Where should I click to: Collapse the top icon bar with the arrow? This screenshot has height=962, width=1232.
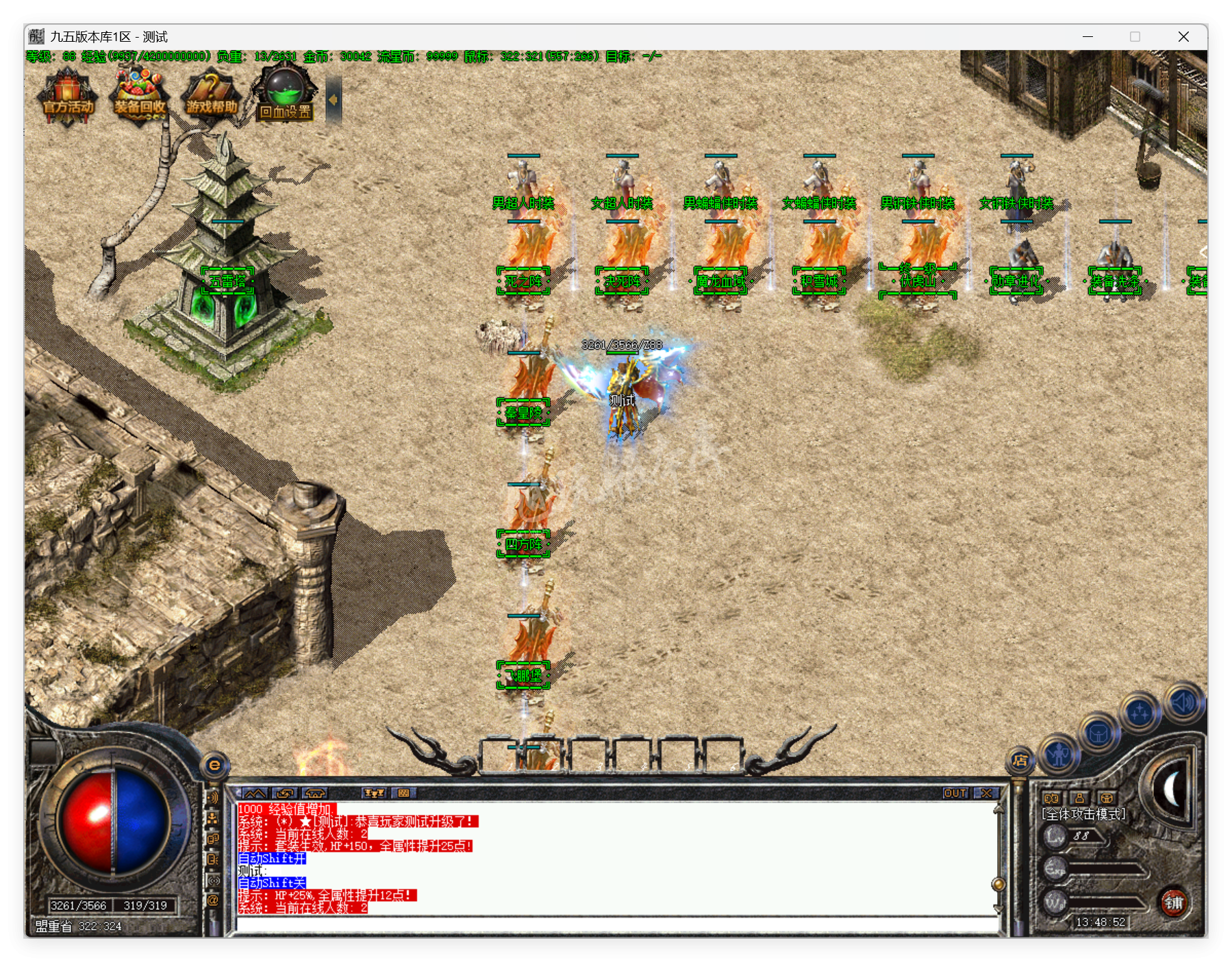tap(334, 100)
